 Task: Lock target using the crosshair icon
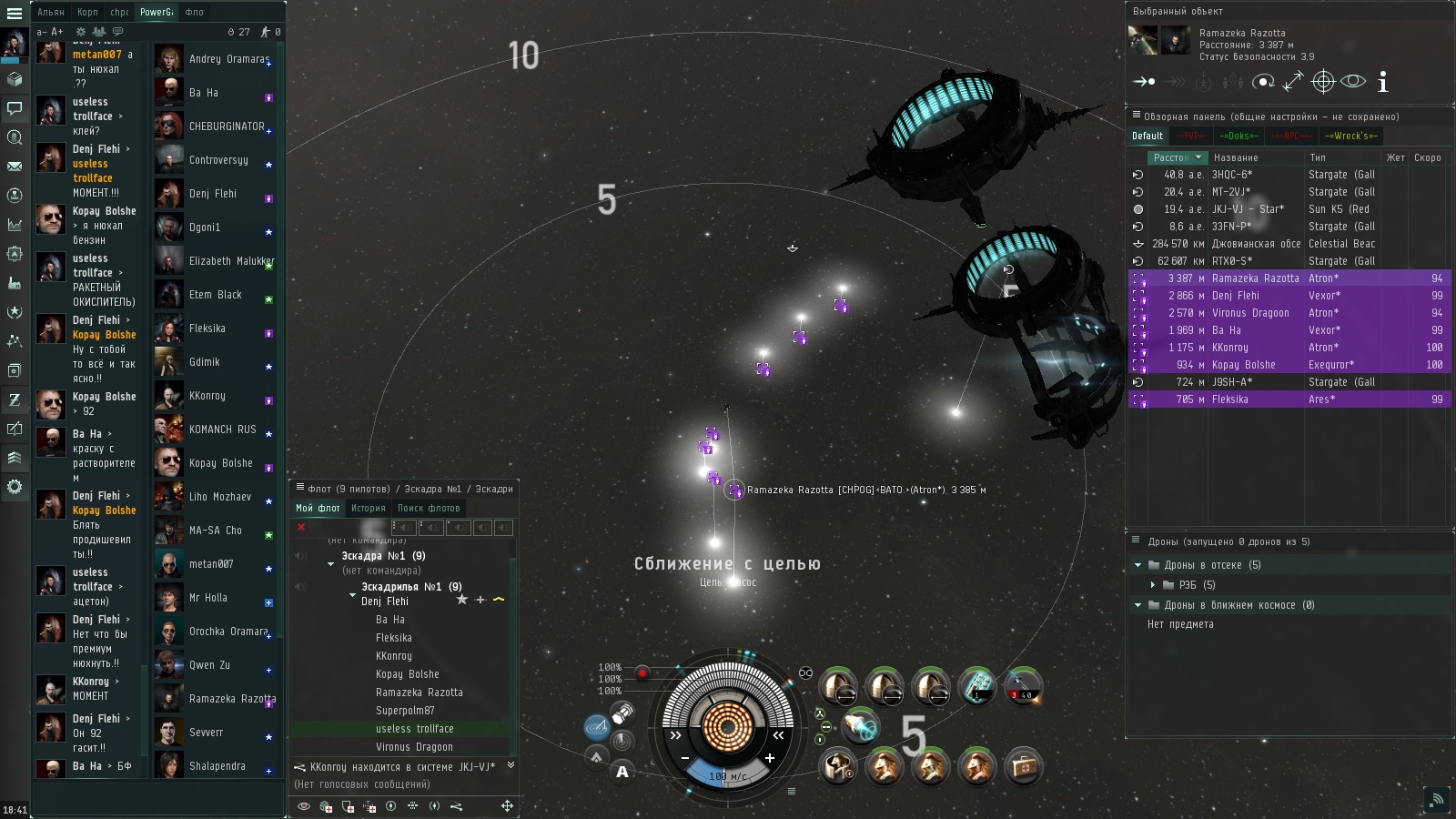coord(1323,82)
